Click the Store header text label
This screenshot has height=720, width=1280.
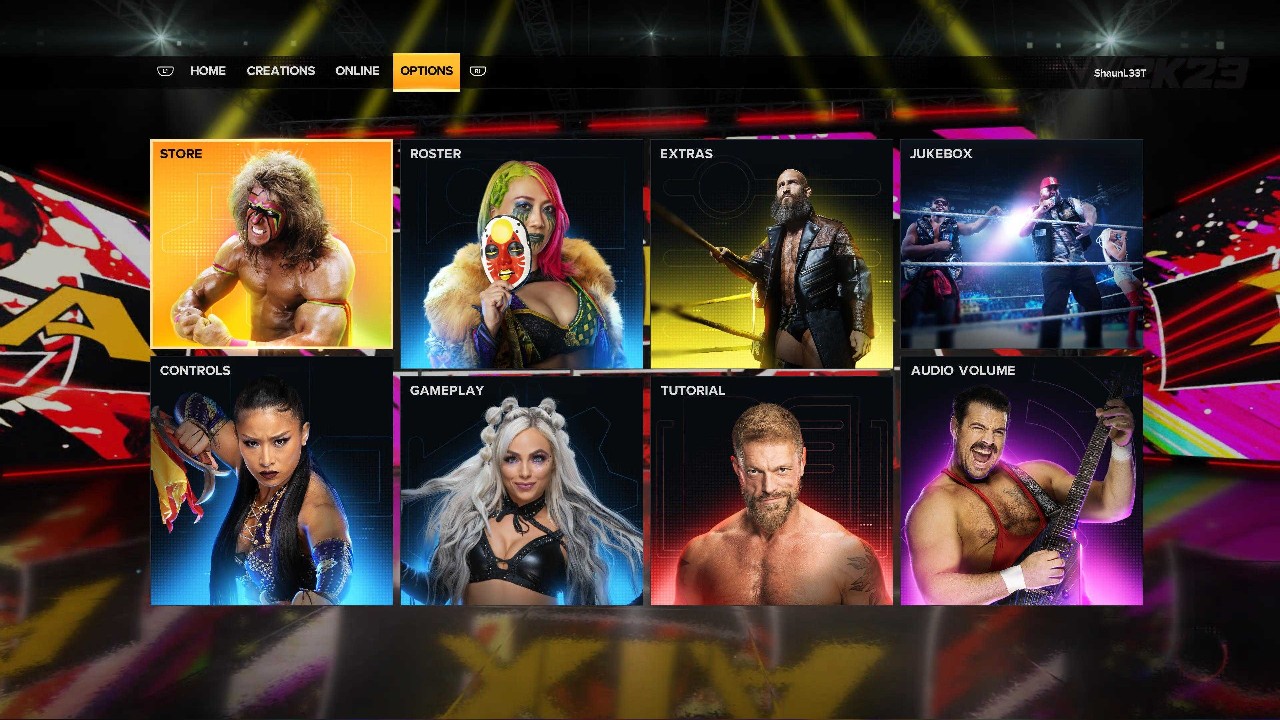[183, 153]
